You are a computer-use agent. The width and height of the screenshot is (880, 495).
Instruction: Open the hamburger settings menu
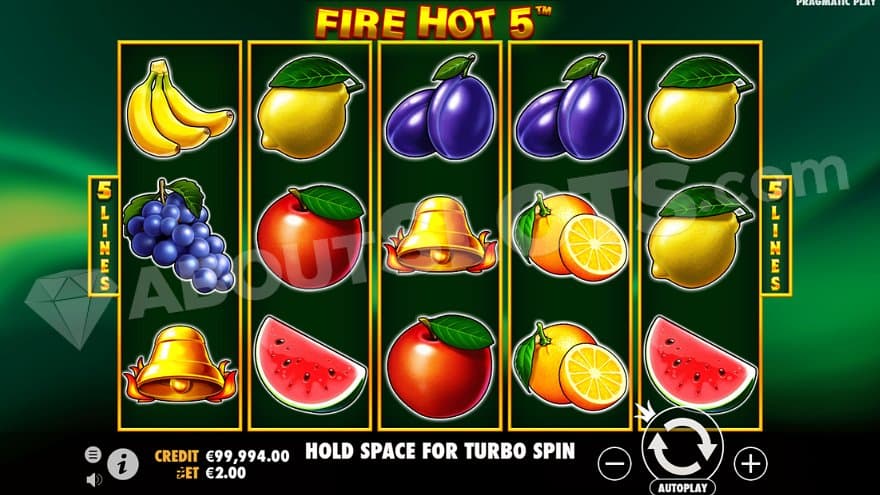[x=93, y=454]
